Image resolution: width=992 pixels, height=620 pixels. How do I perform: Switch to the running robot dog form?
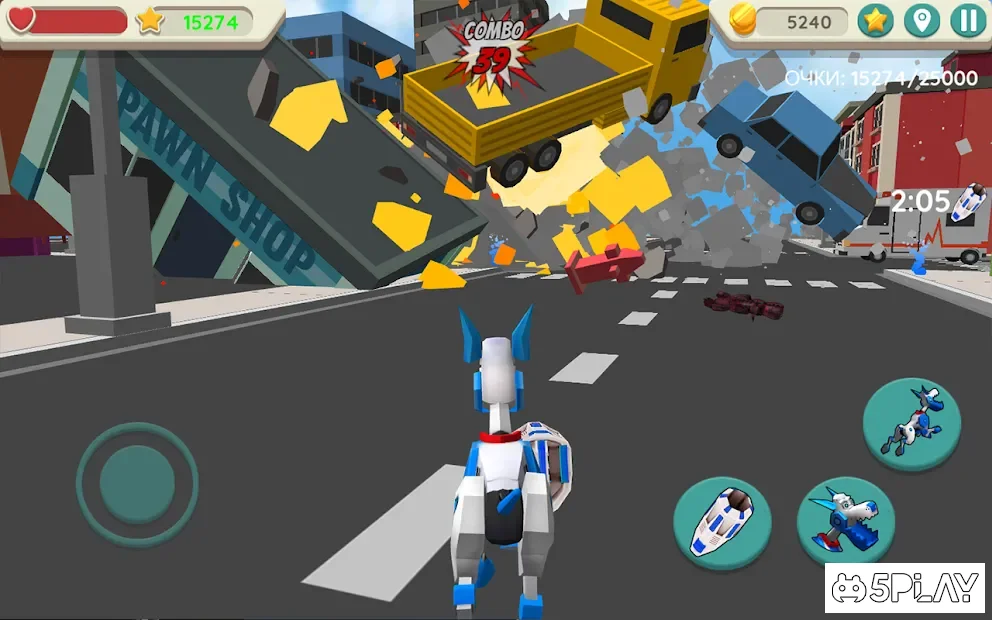coord(910,424)
